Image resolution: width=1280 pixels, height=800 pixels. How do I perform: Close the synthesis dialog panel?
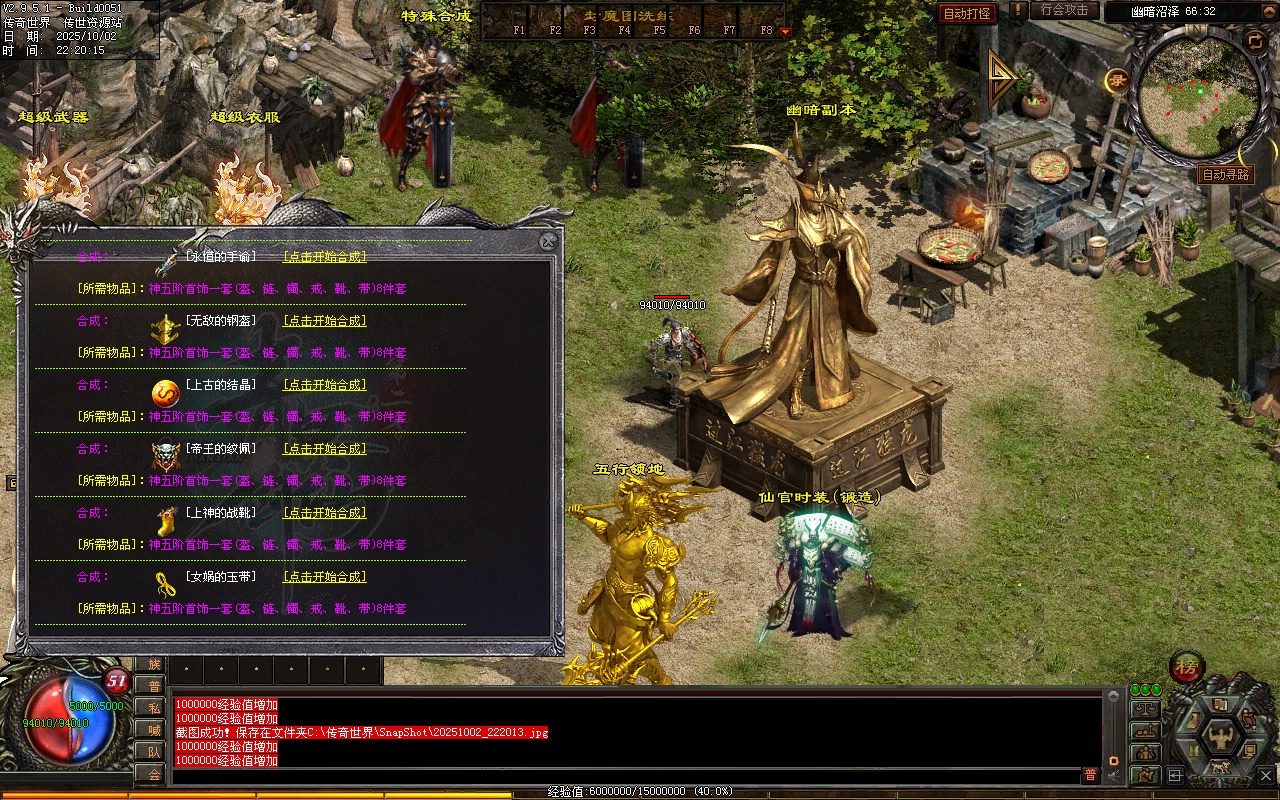tap(547, 241)
